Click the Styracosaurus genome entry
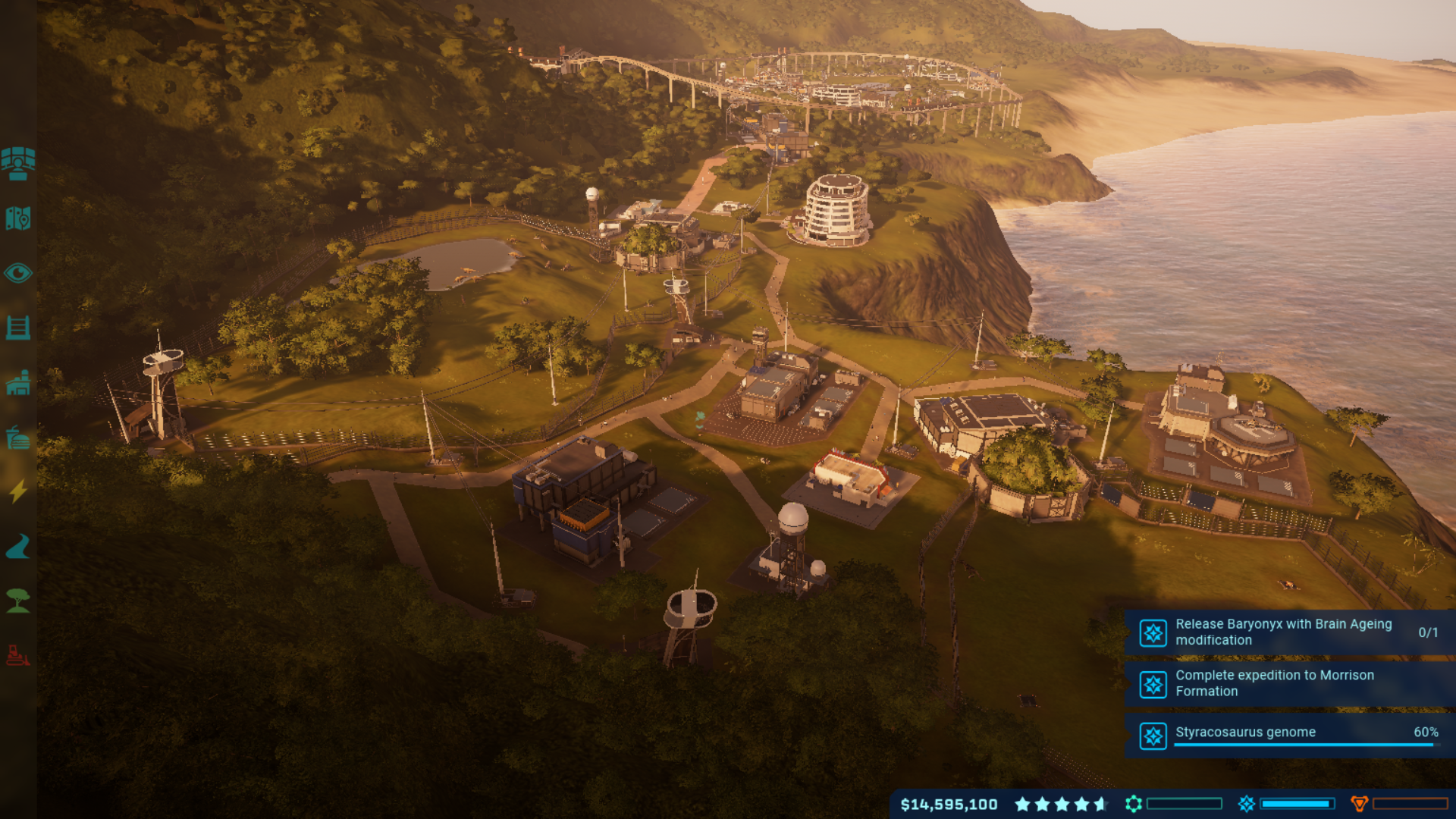Image resolution: width=1456 pixels, height=819 pixels. tap(1244, 733)
